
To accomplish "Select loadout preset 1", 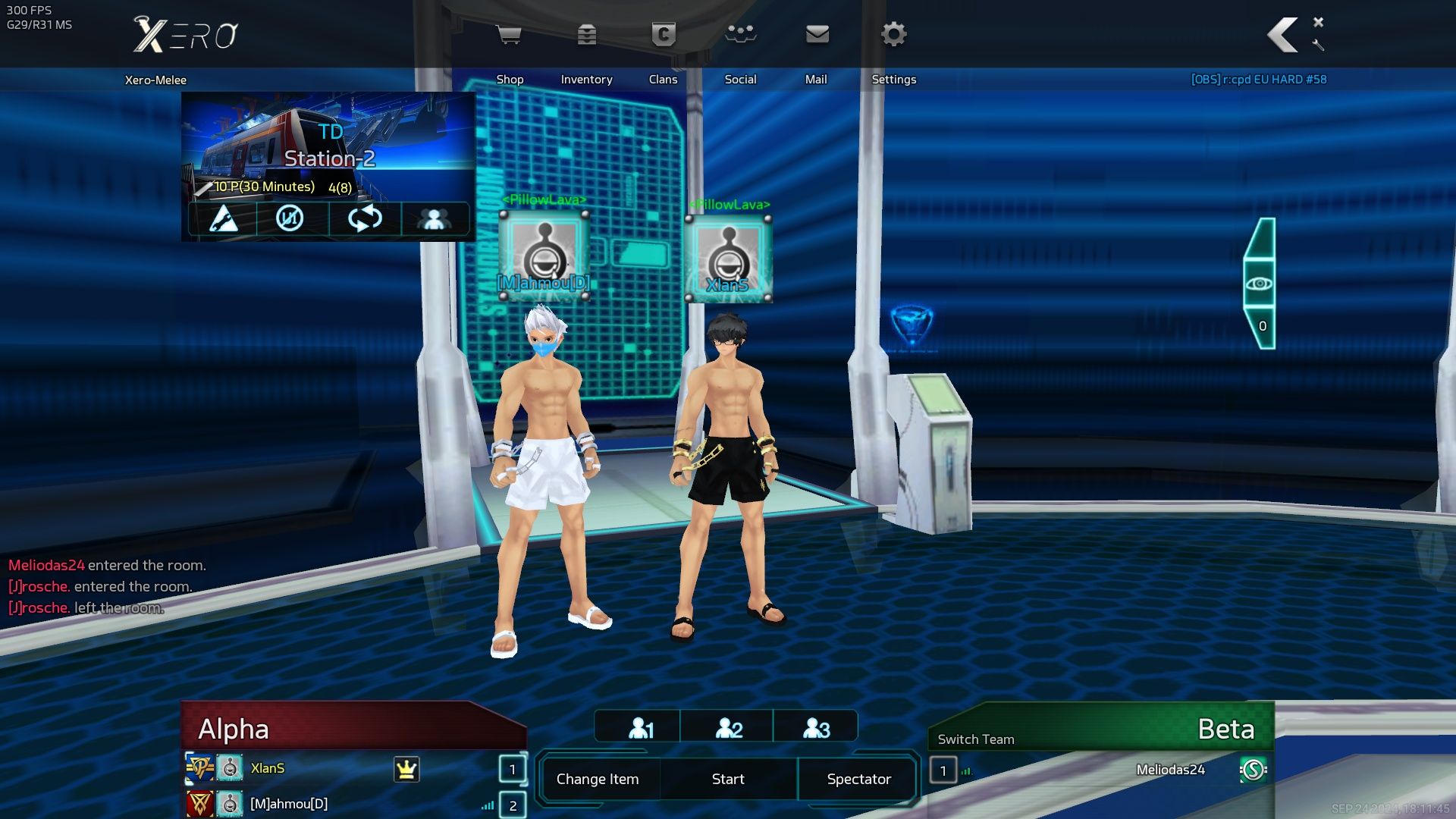I will click(x=639, y=728).
